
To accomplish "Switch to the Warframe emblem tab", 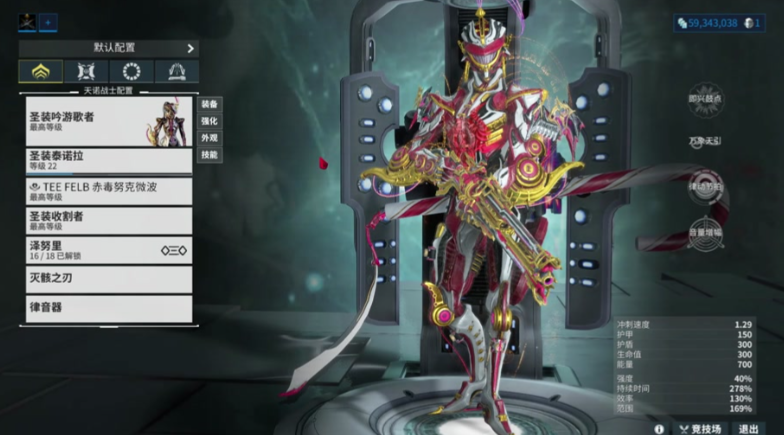I will coord(41,71).
